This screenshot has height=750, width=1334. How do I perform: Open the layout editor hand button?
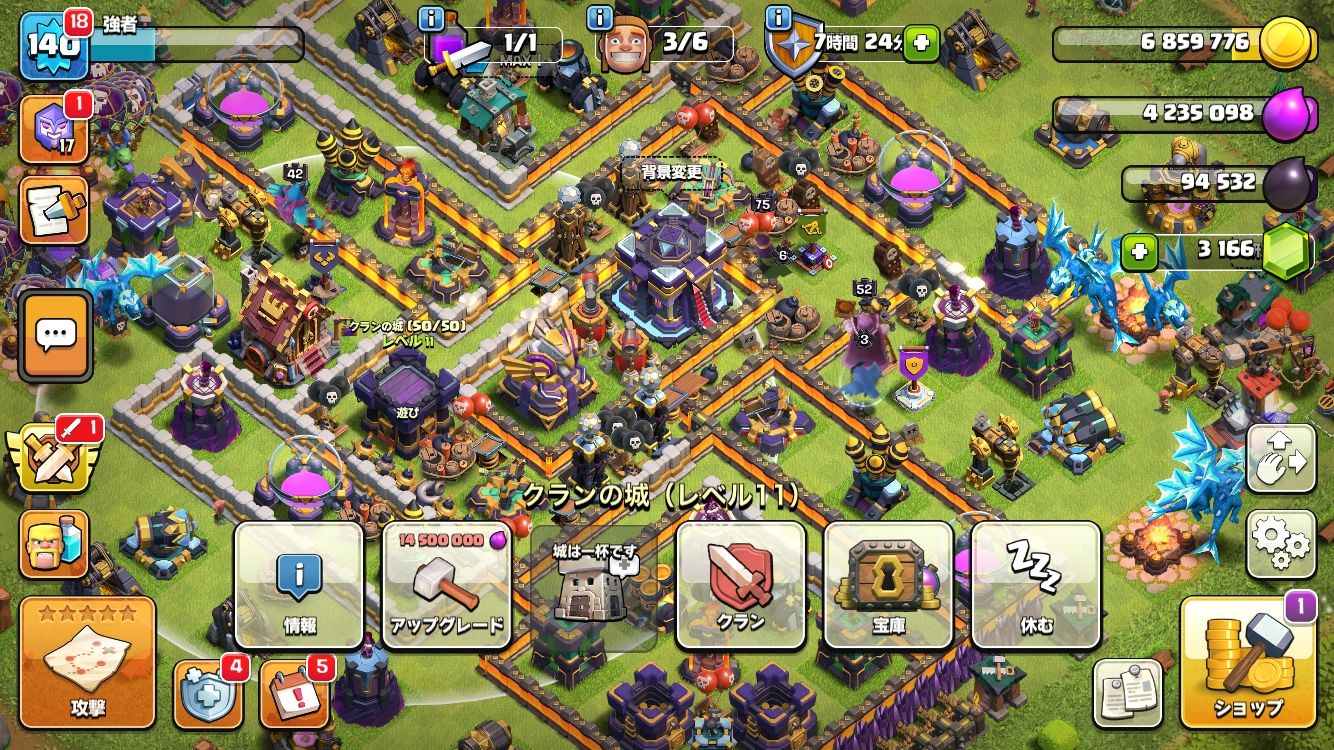pos(1281,459)
